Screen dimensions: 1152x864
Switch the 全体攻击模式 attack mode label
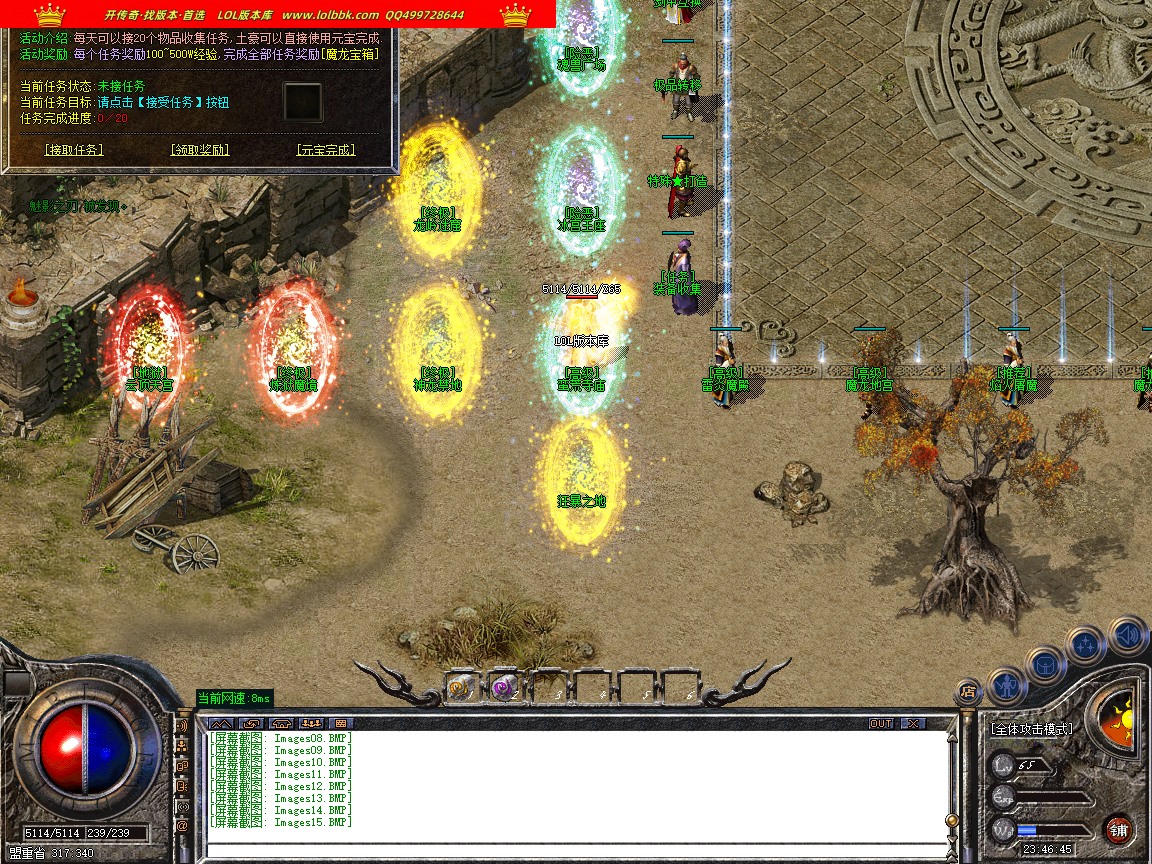1032,729
